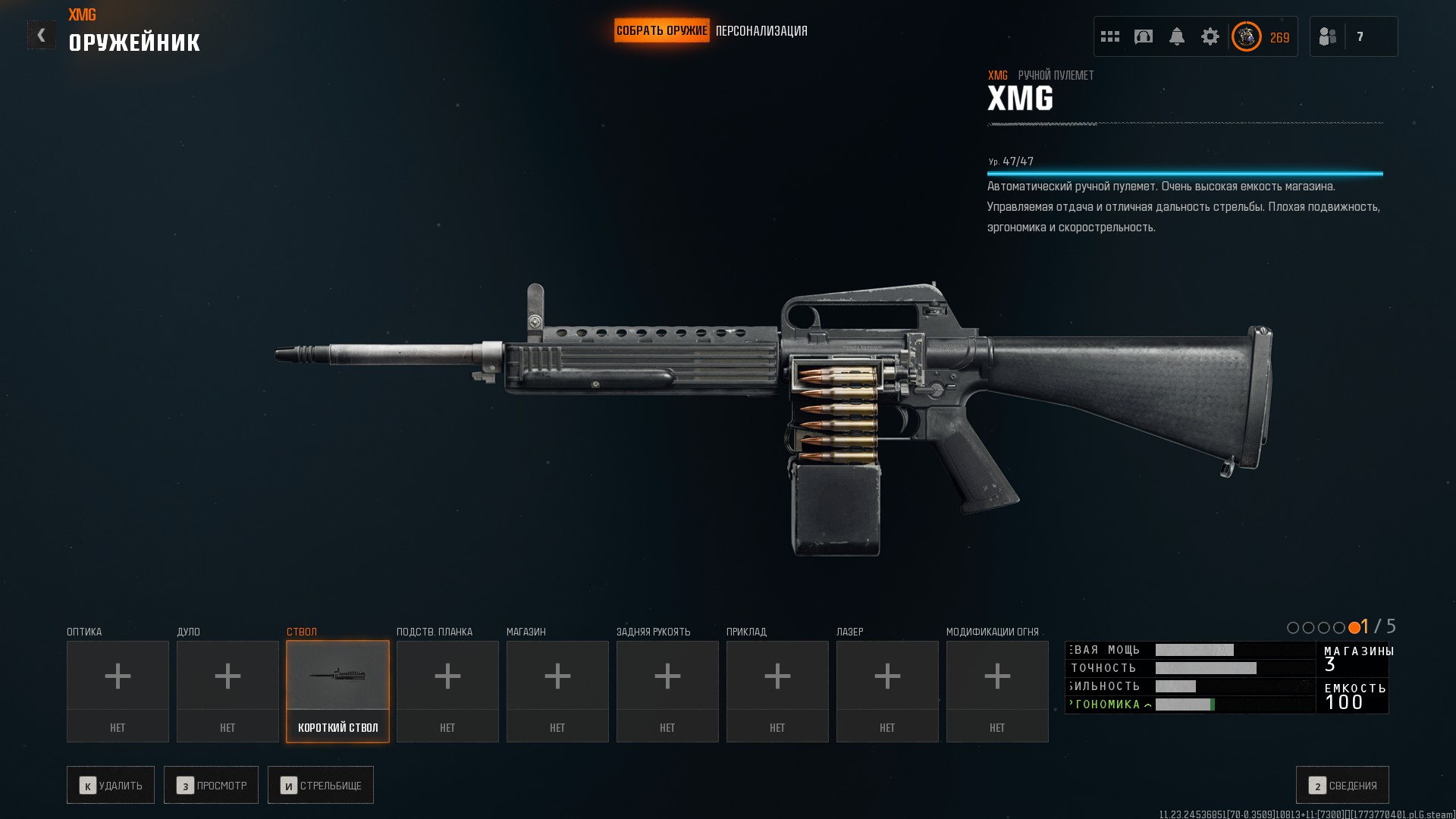
Task: Show weapon Сведения details
Action: [1342, 785]
